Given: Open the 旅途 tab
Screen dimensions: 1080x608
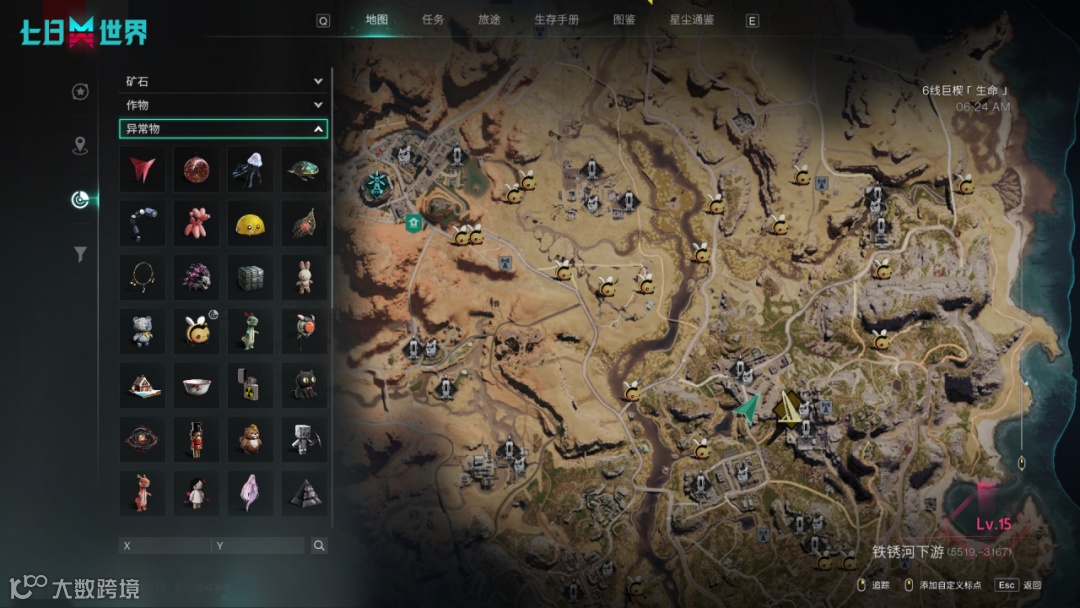Looking at the screenshot, I should (x=489, y=19).
